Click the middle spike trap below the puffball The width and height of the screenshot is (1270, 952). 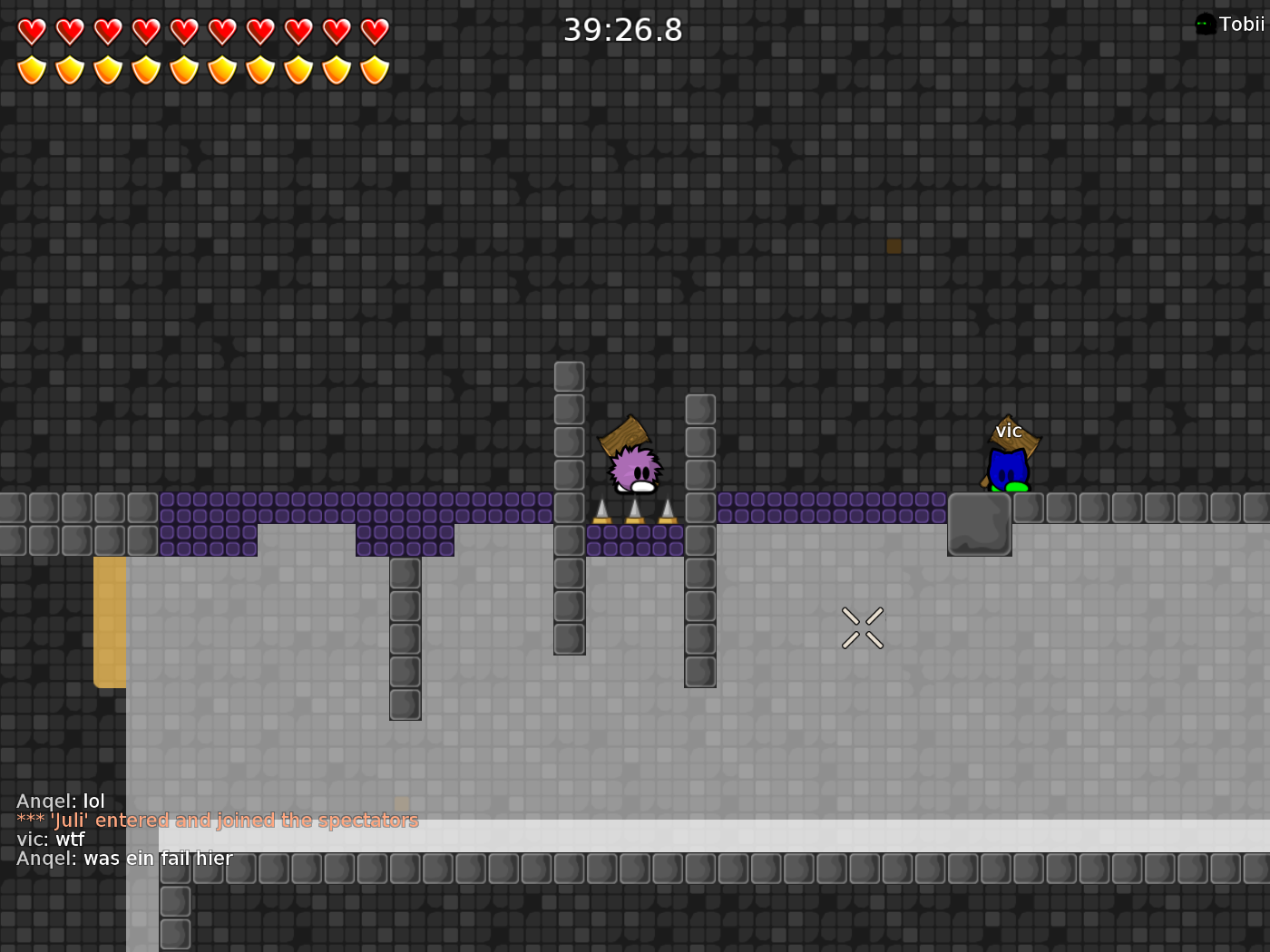pos(633,512)
